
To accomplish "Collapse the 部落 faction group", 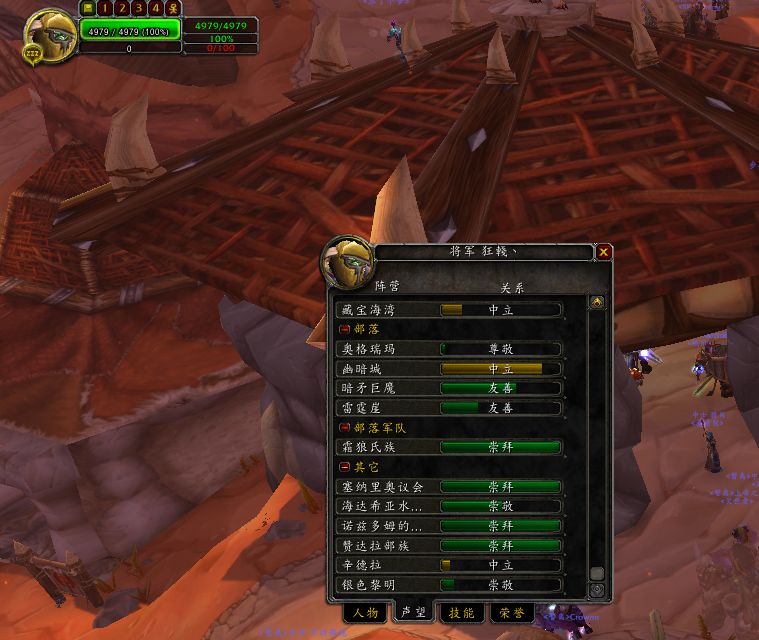I will click(345, 329).
